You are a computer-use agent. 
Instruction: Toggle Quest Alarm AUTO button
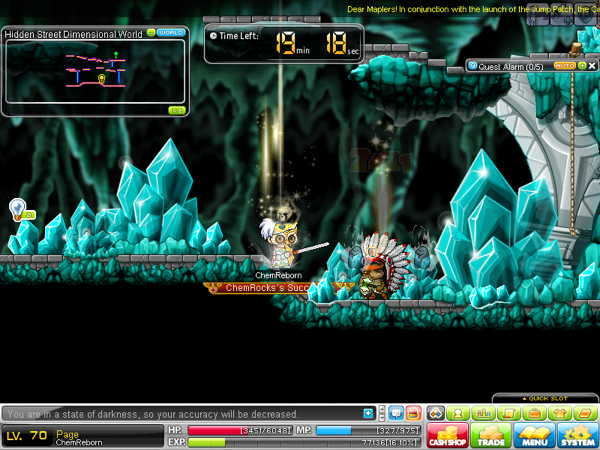[x=564, y=66]
